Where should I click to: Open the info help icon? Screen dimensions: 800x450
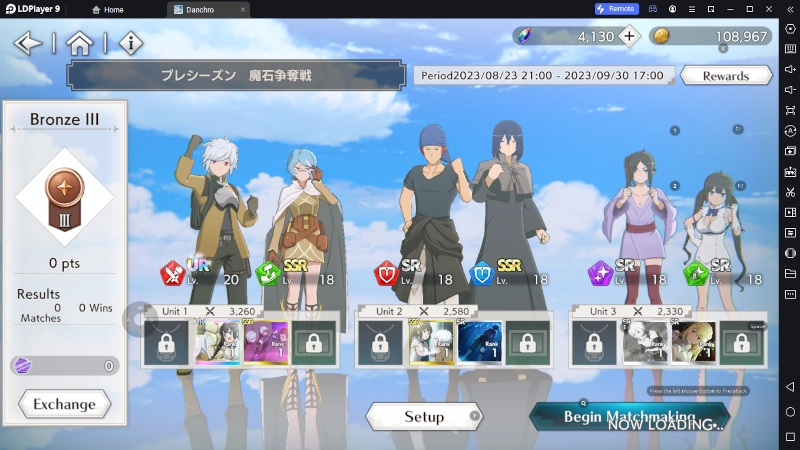(x=131, y=43)
